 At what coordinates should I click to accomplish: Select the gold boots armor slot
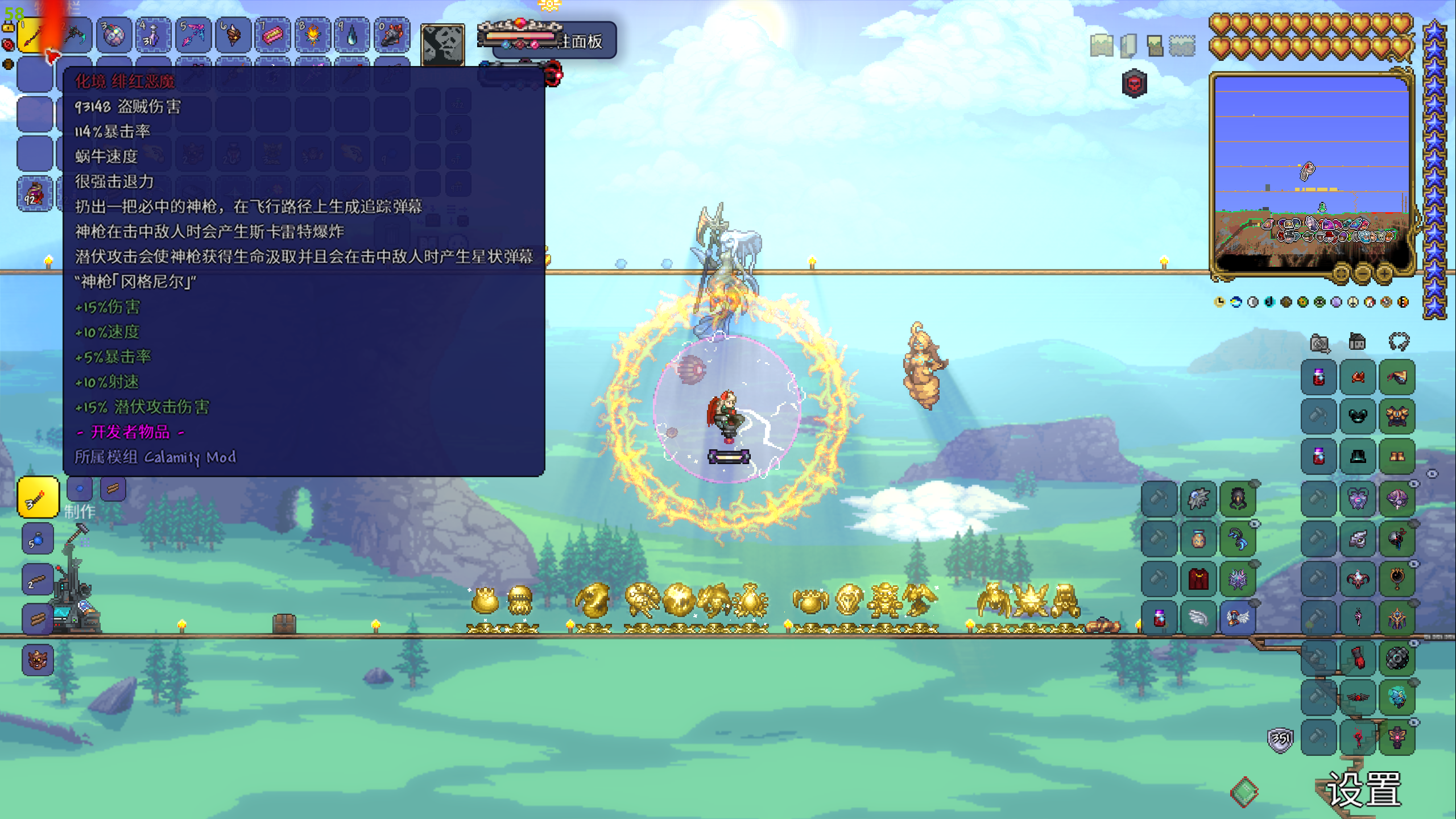1397,456
